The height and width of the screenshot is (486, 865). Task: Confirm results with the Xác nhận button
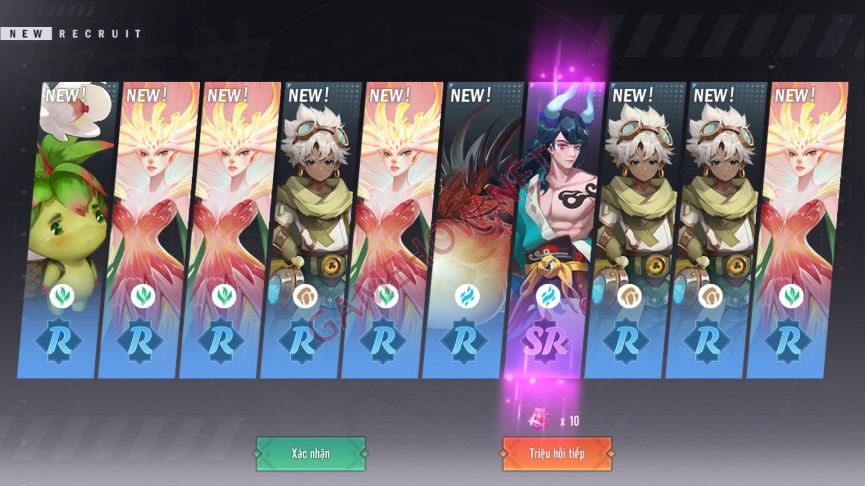310,453
